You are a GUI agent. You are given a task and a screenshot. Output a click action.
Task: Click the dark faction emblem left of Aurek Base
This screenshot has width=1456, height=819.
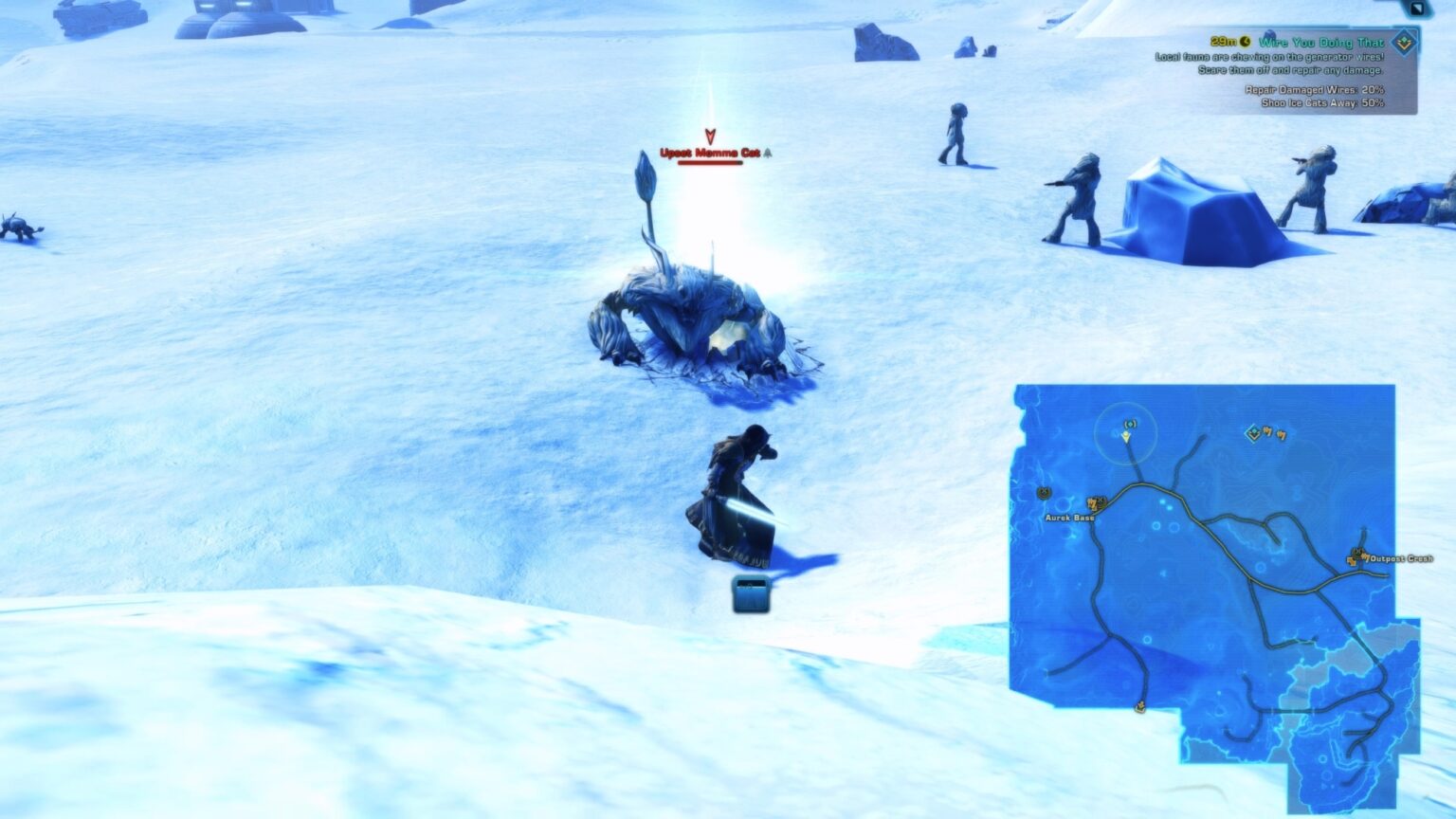1044,494
